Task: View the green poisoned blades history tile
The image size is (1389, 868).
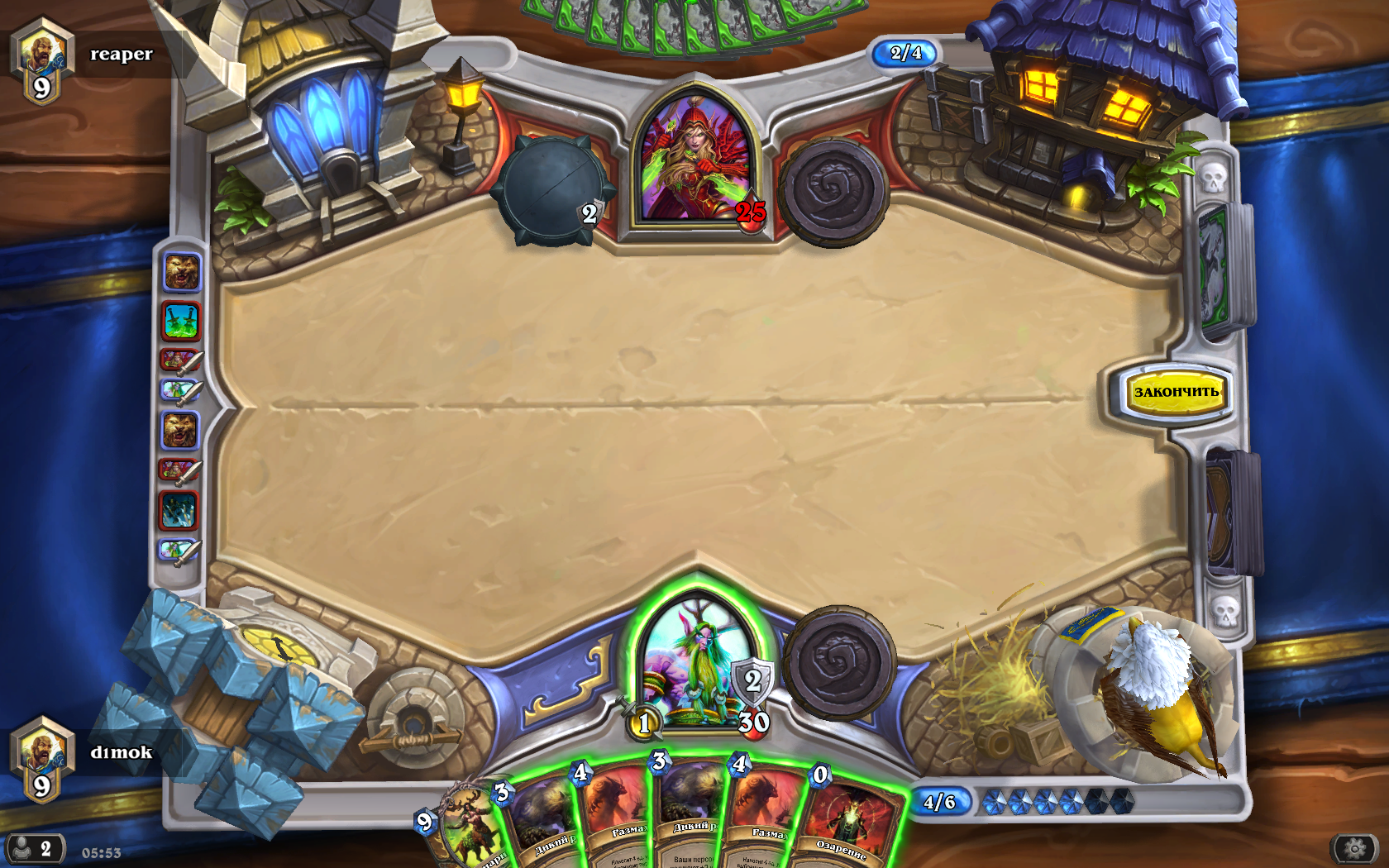Action: [x=181, y=321]
